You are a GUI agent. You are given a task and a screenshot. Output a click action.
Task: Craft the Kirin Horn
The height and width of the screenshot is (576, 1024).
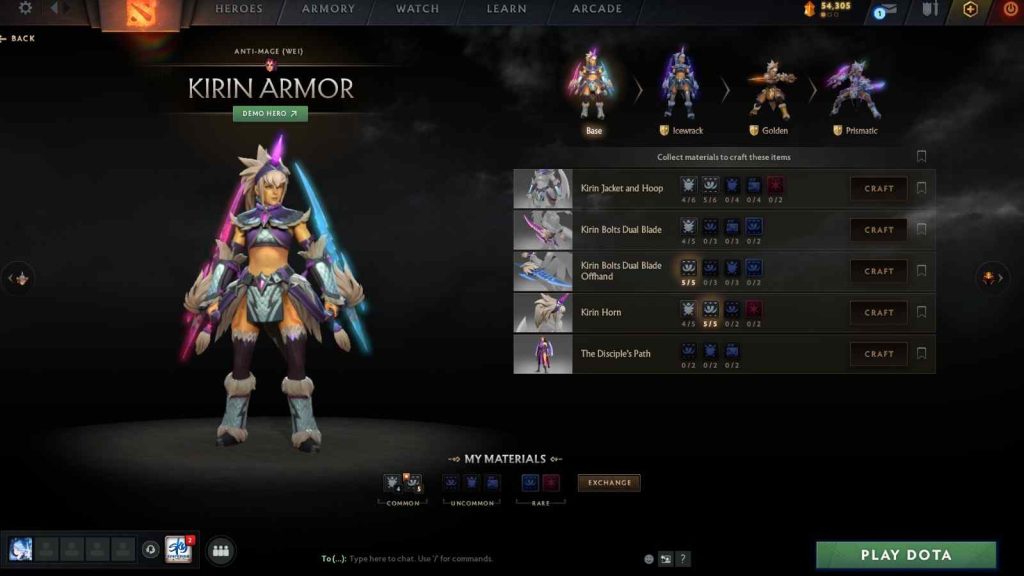point(879,312)
